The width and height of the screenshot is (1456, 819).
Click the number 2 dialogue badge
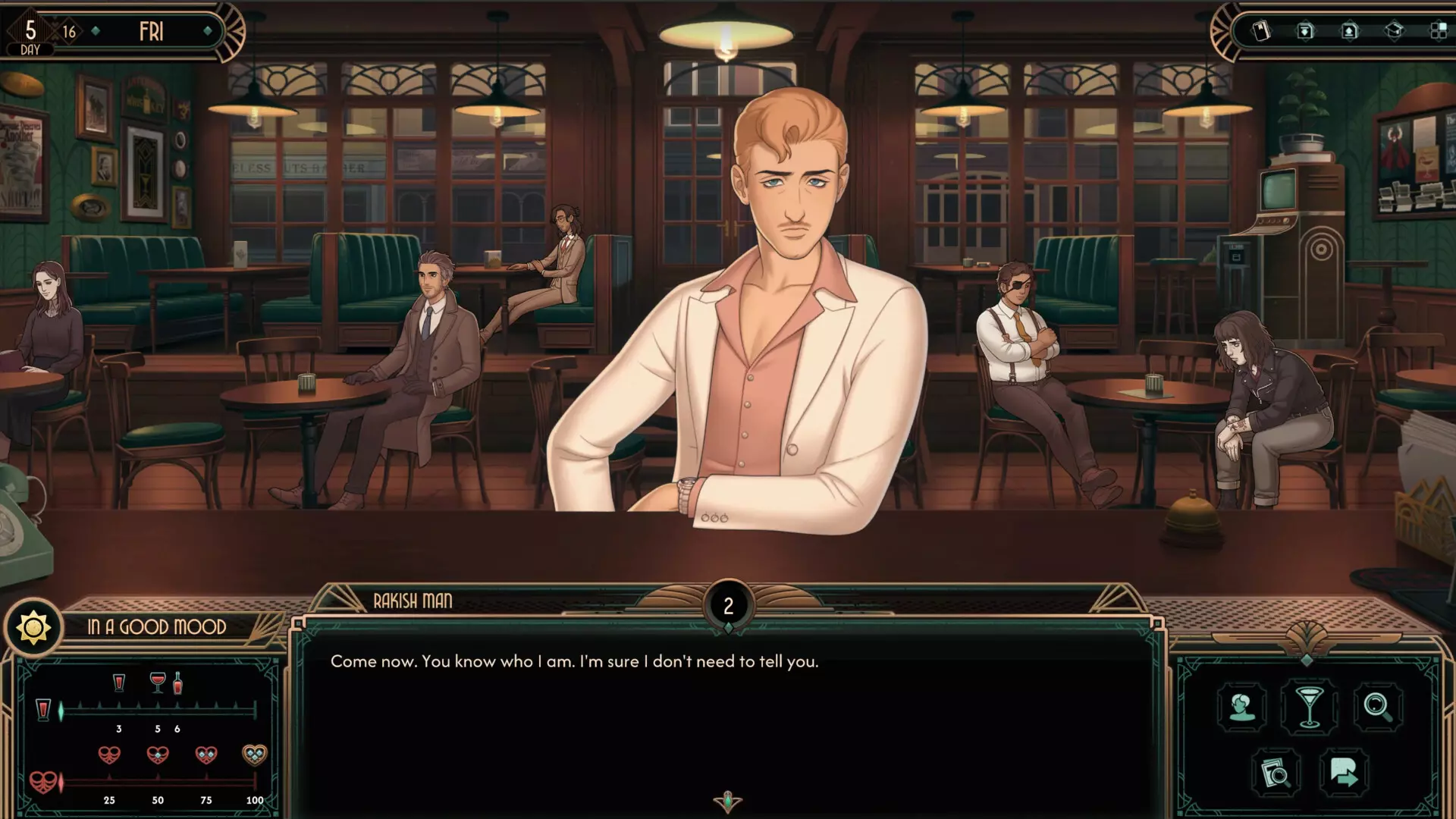coord(728,604)
